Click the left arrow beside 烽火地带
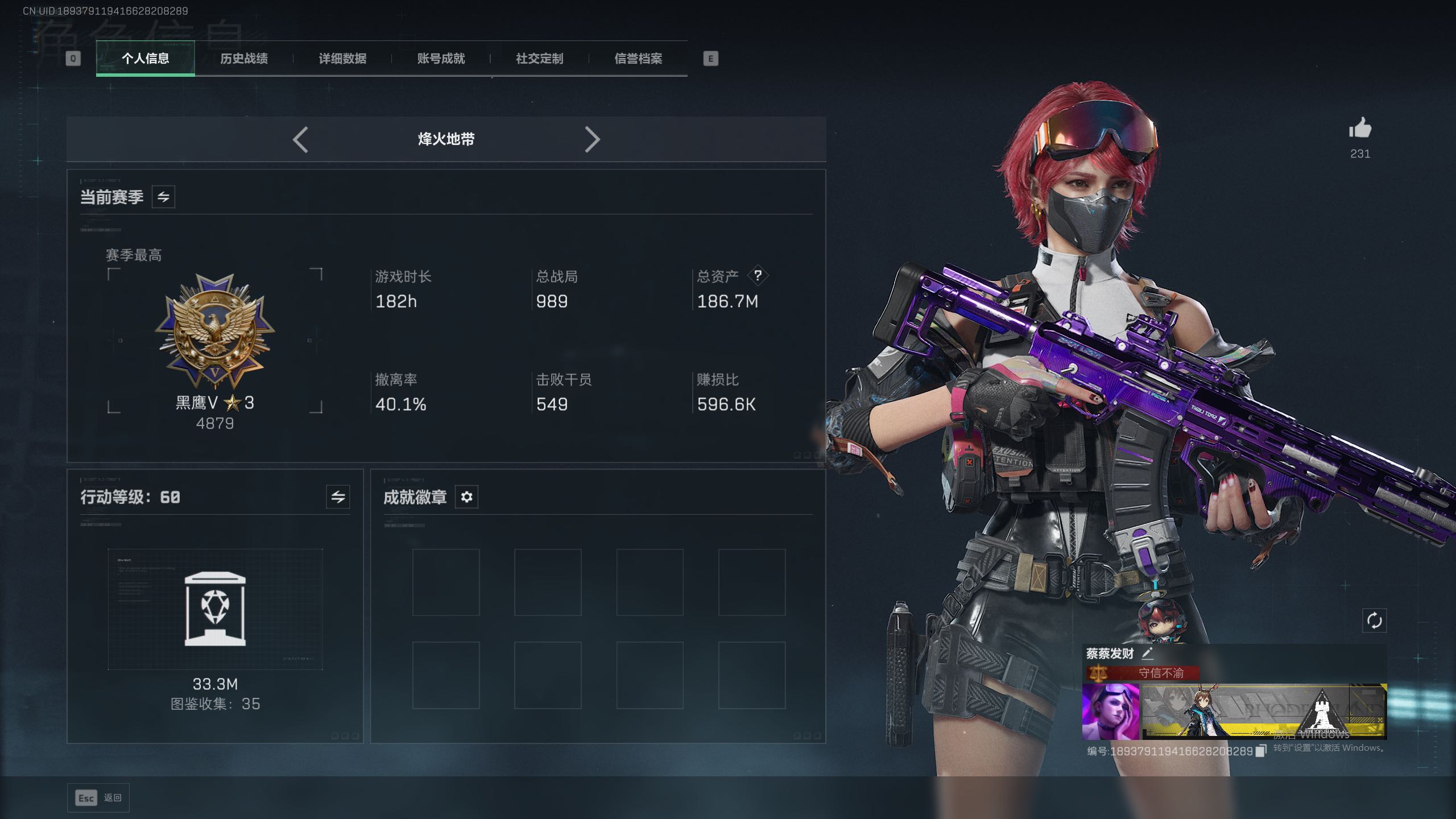Screen dimensions: 1456x819 300,139
